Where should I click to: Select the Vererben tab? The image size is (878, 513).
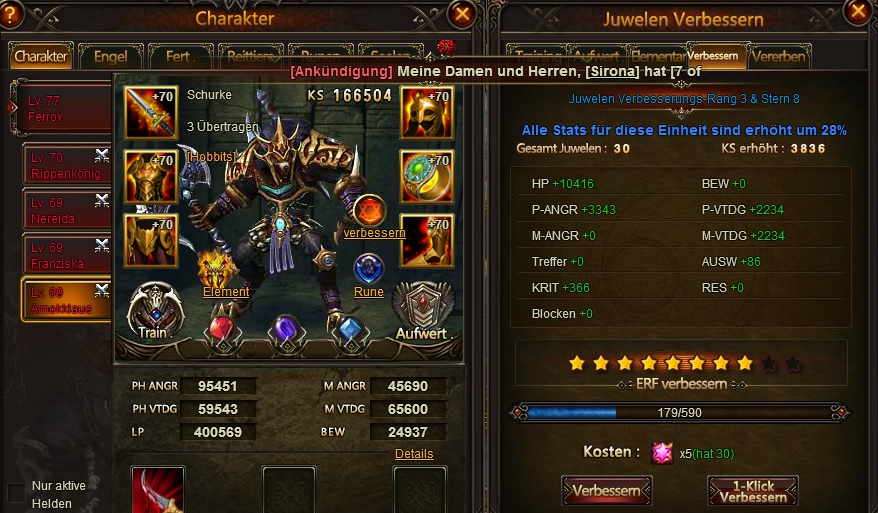(x=778, y=56)
